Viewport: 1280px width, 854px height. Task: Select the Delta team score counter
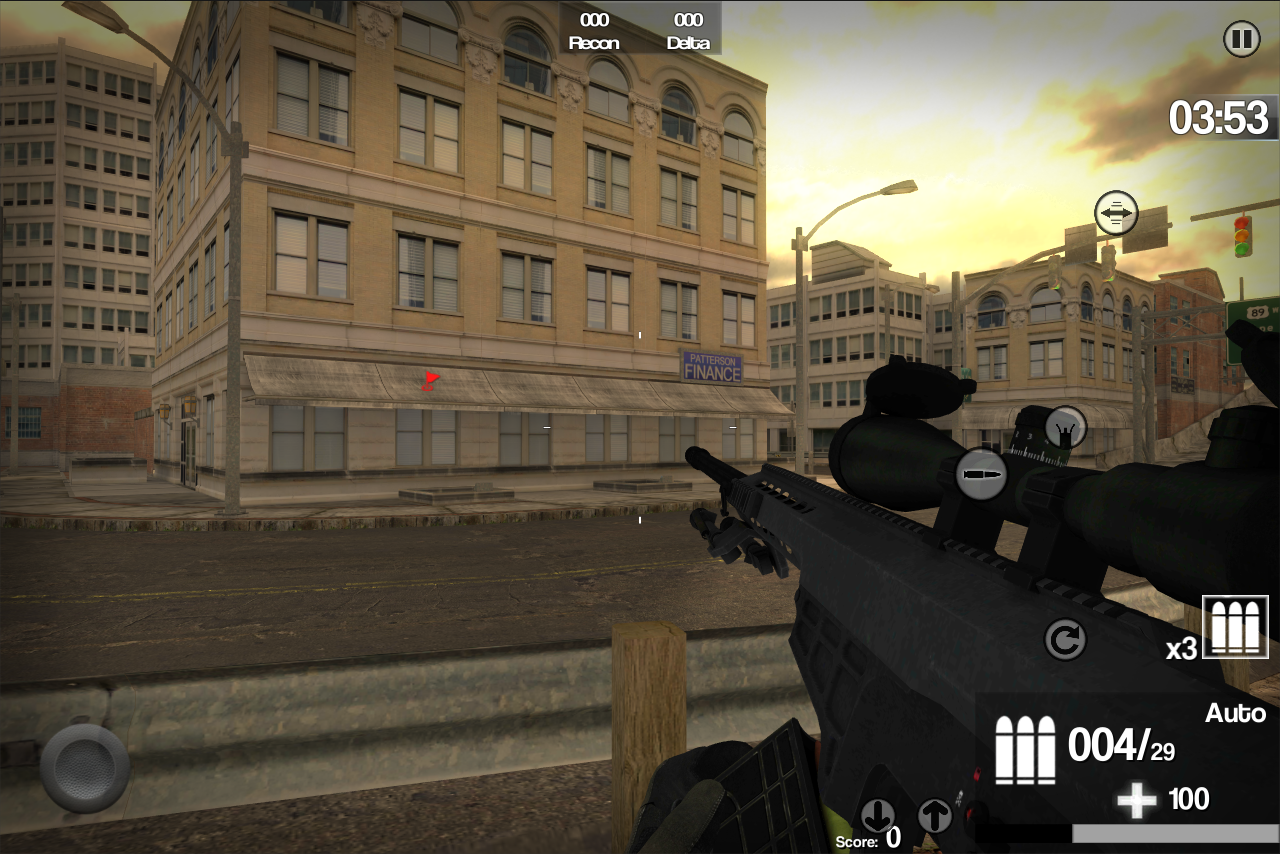pyautogui.click(x=687, y=30)
